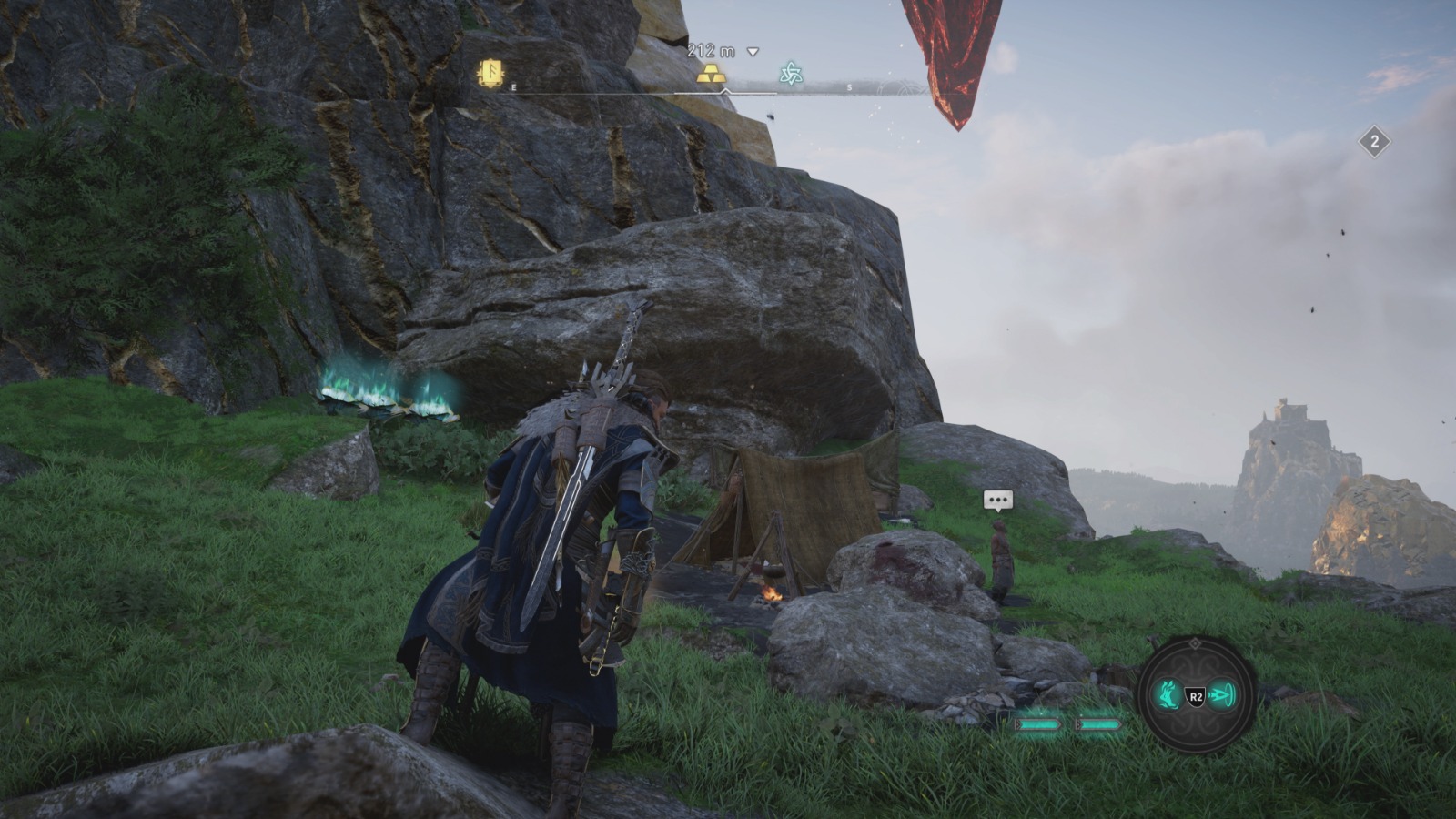Viewport: 1456px width, 819px height.
Task: Choose the fire ability in the ability wheel
Action: [x=1168, y=693]
